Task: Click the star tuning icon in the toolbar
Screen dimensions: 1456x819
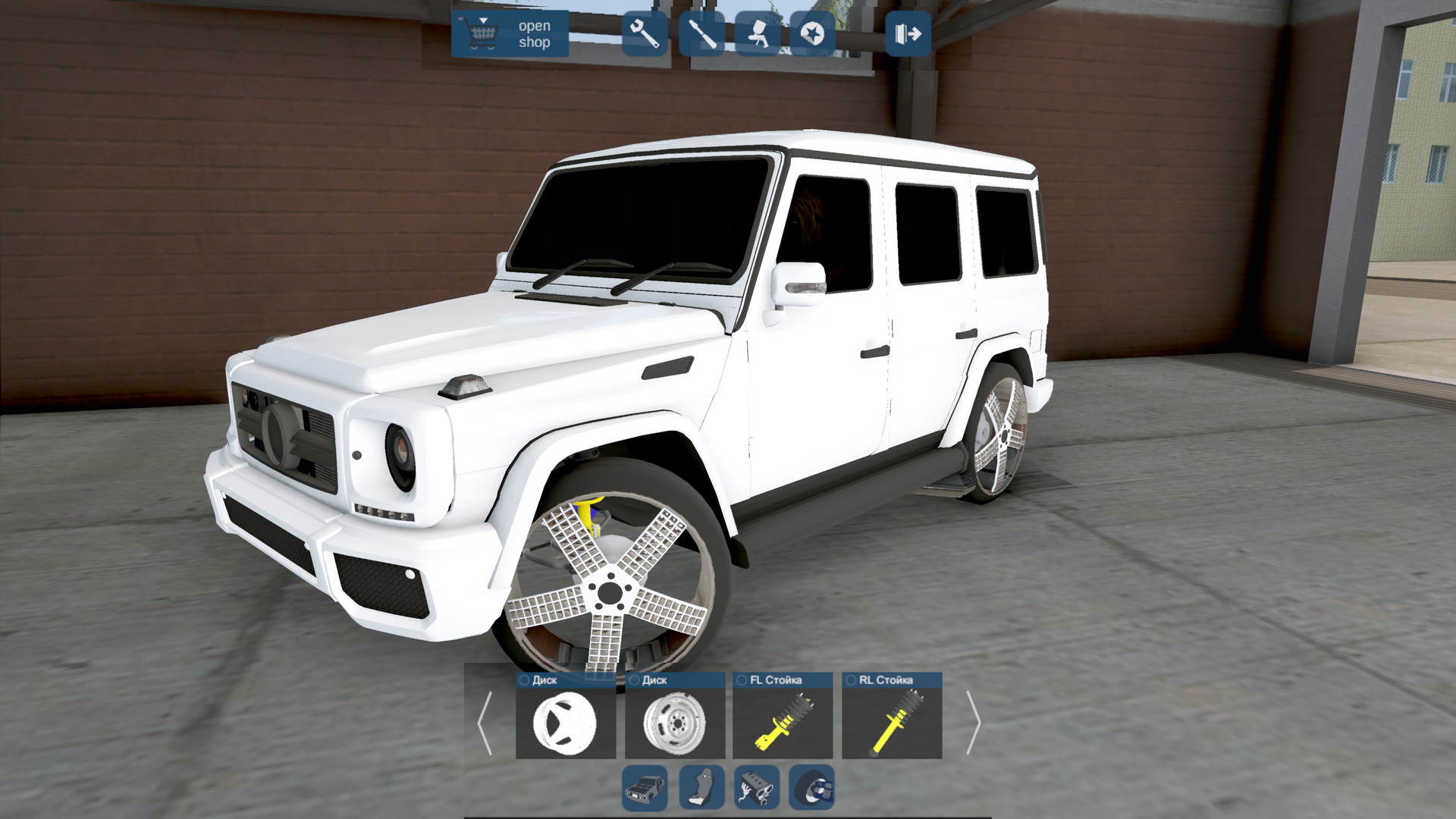Action: pyautogui.click(x=814, y=36)
